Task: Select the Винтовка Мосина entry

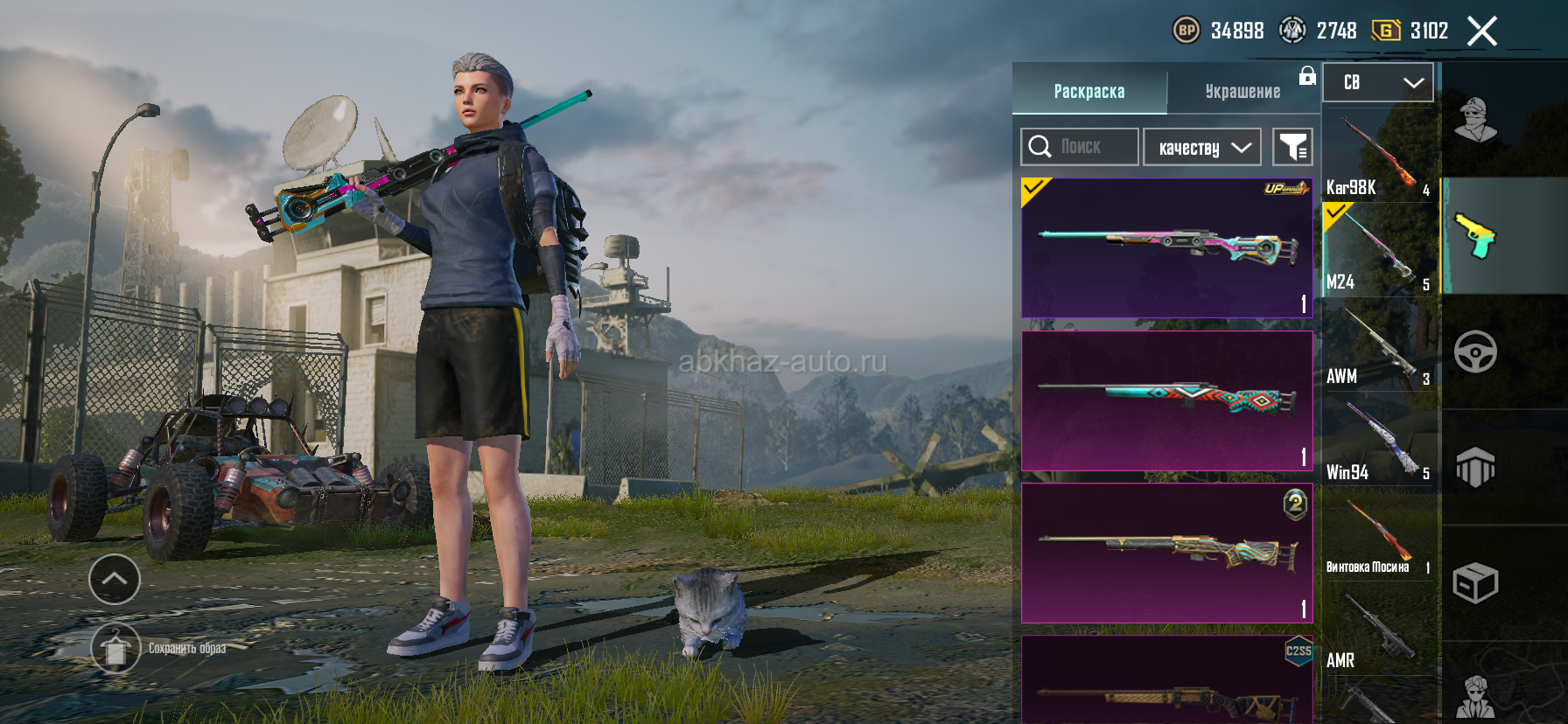Action: 1378,535
